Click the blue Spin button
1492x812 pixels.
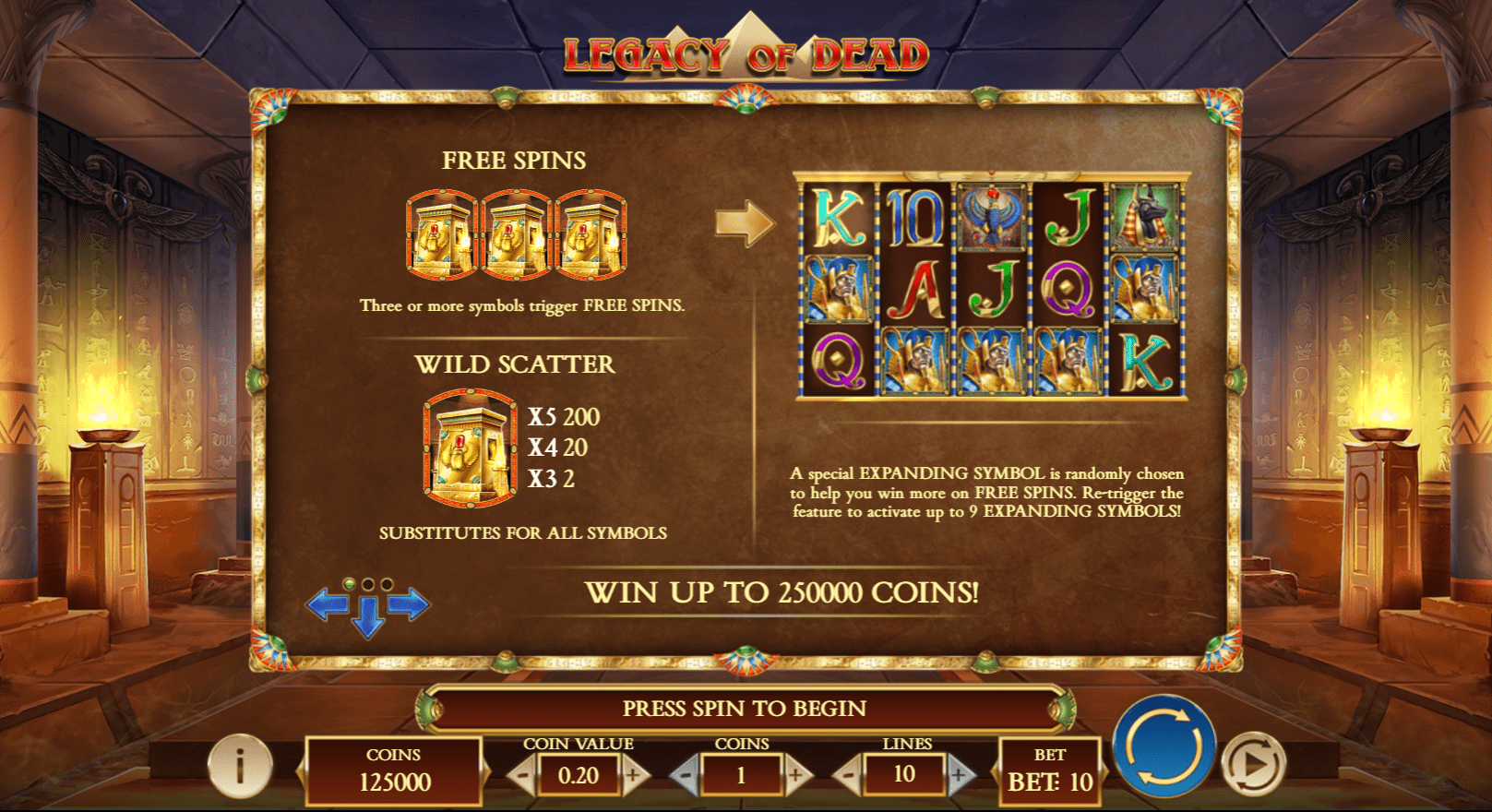pos(1164,746)
